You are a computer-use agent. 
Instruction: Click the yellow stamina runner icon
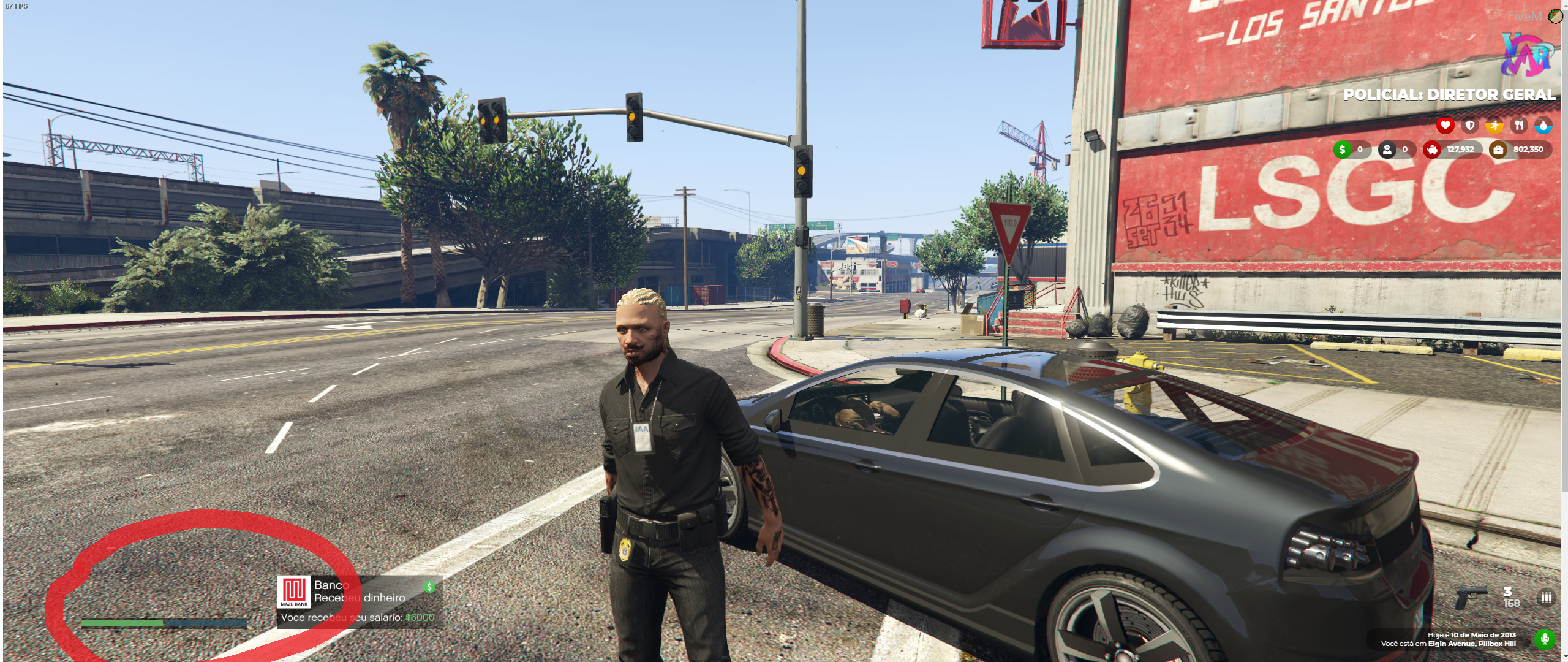[x=1494, y=126]
